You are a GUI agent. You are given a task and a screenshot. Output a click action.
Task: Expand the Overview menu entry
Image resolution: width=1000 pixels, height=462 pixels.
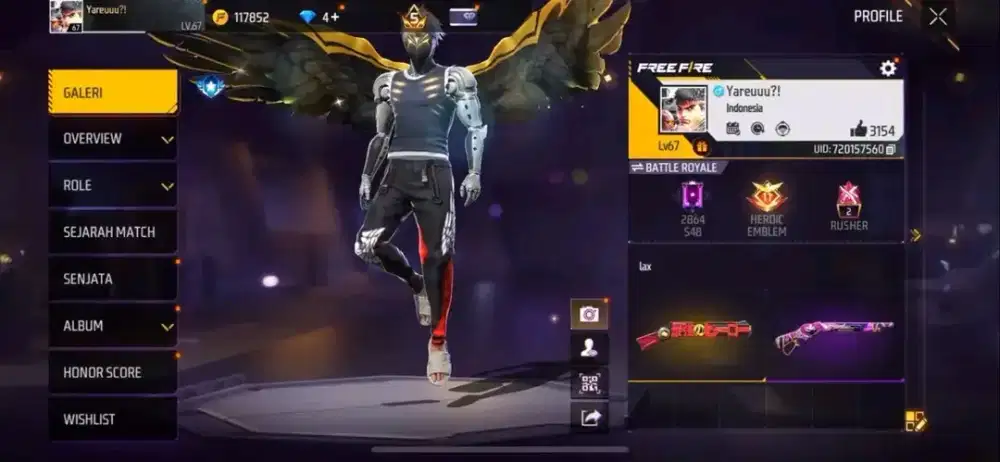(112, 139)
